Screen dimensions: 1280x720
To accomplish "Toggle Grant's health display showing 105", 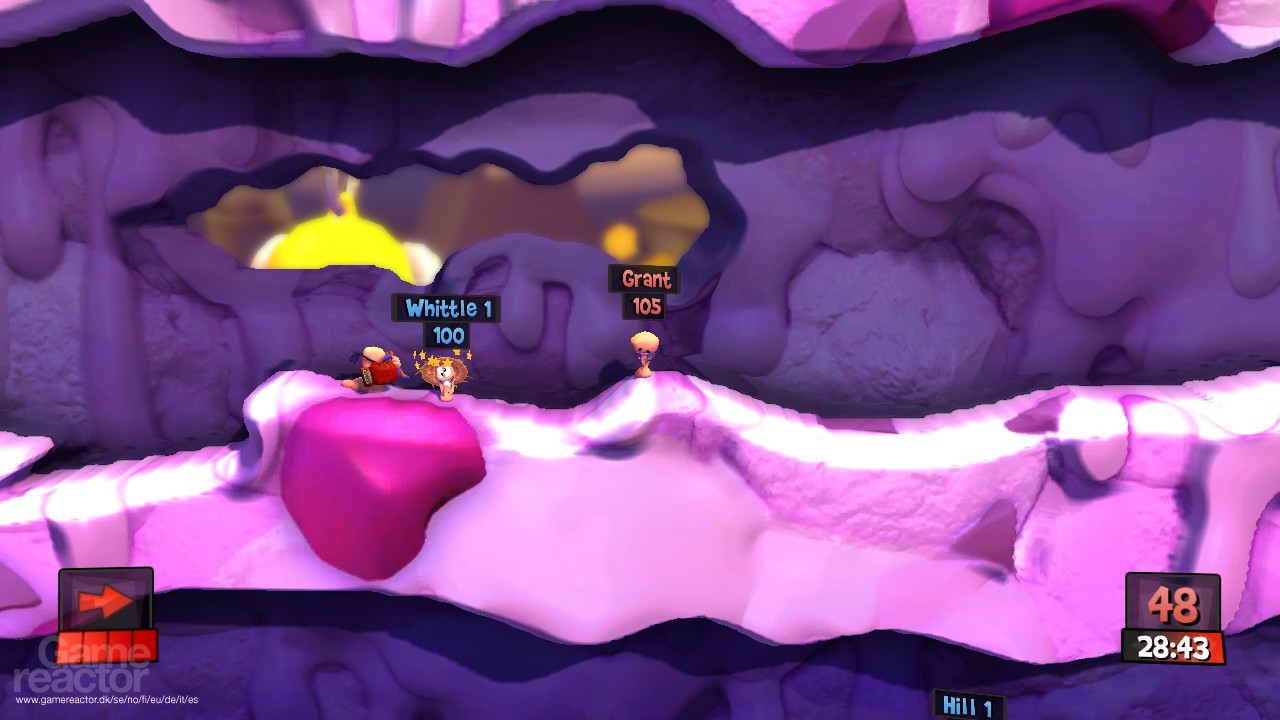I will point(645,308).
